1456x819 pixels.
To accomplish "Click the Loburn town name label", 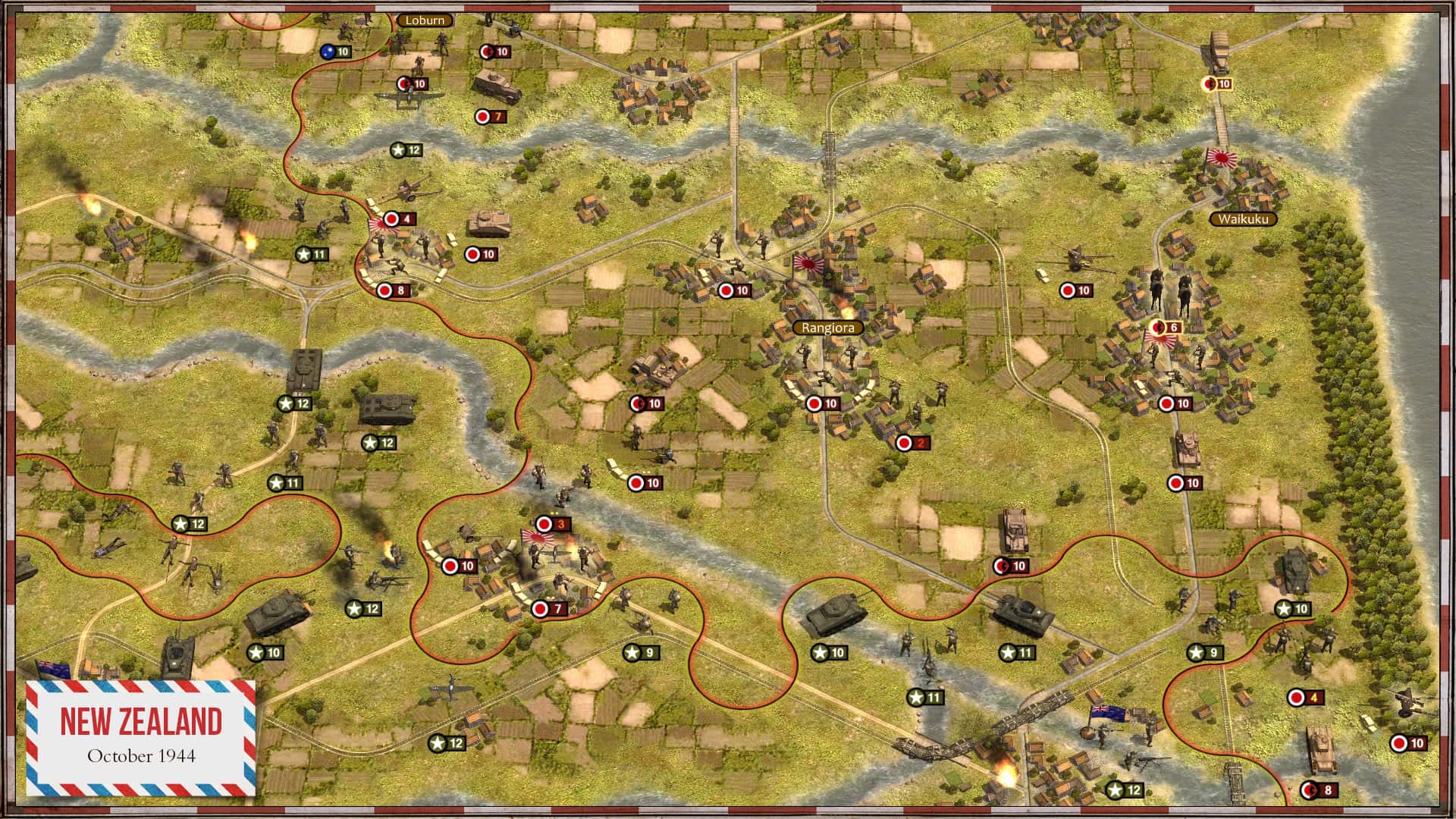I will [x=425, y=20].
